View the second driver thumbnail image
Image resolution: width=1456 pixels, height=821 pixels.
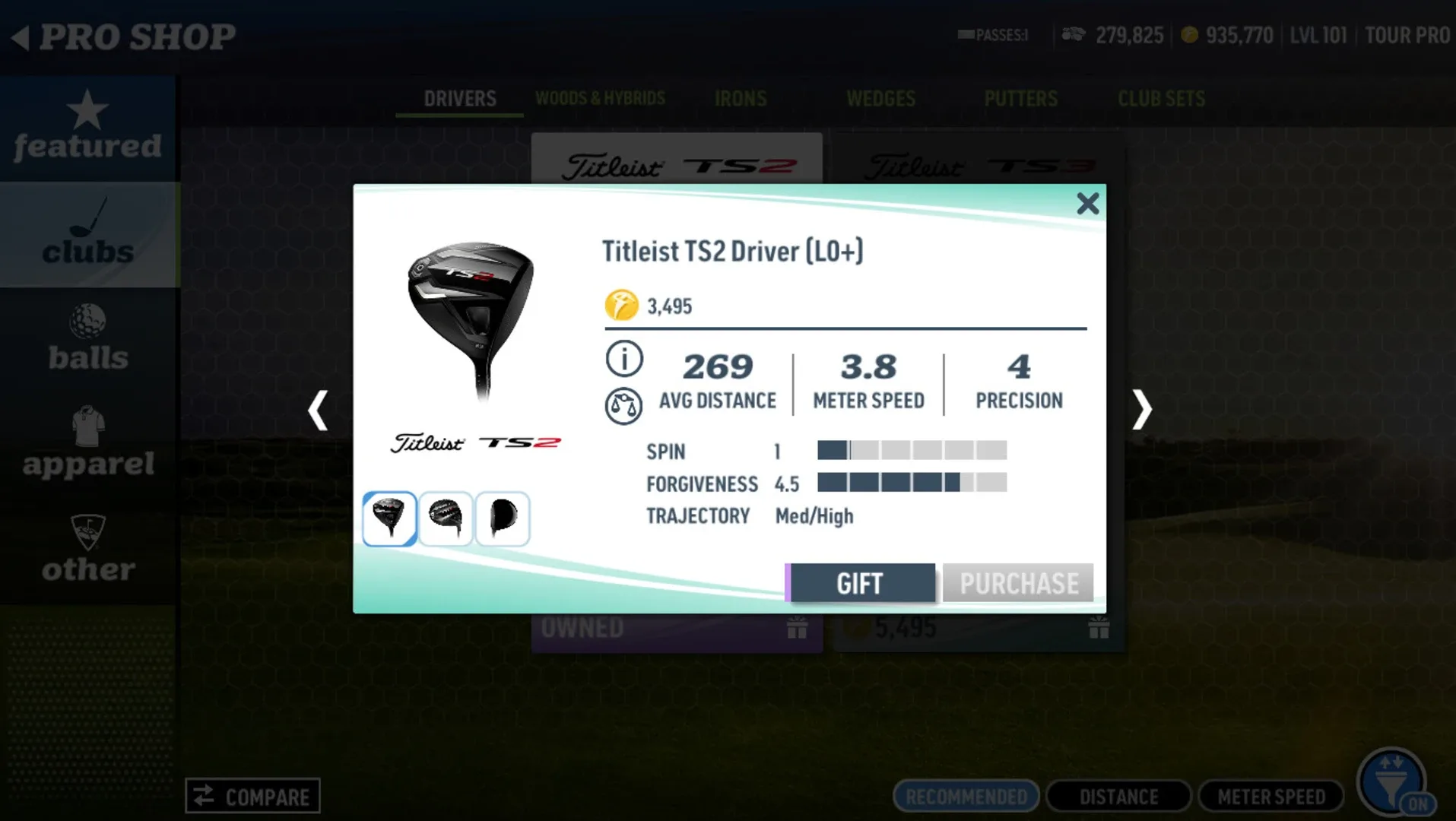(446, 518)
